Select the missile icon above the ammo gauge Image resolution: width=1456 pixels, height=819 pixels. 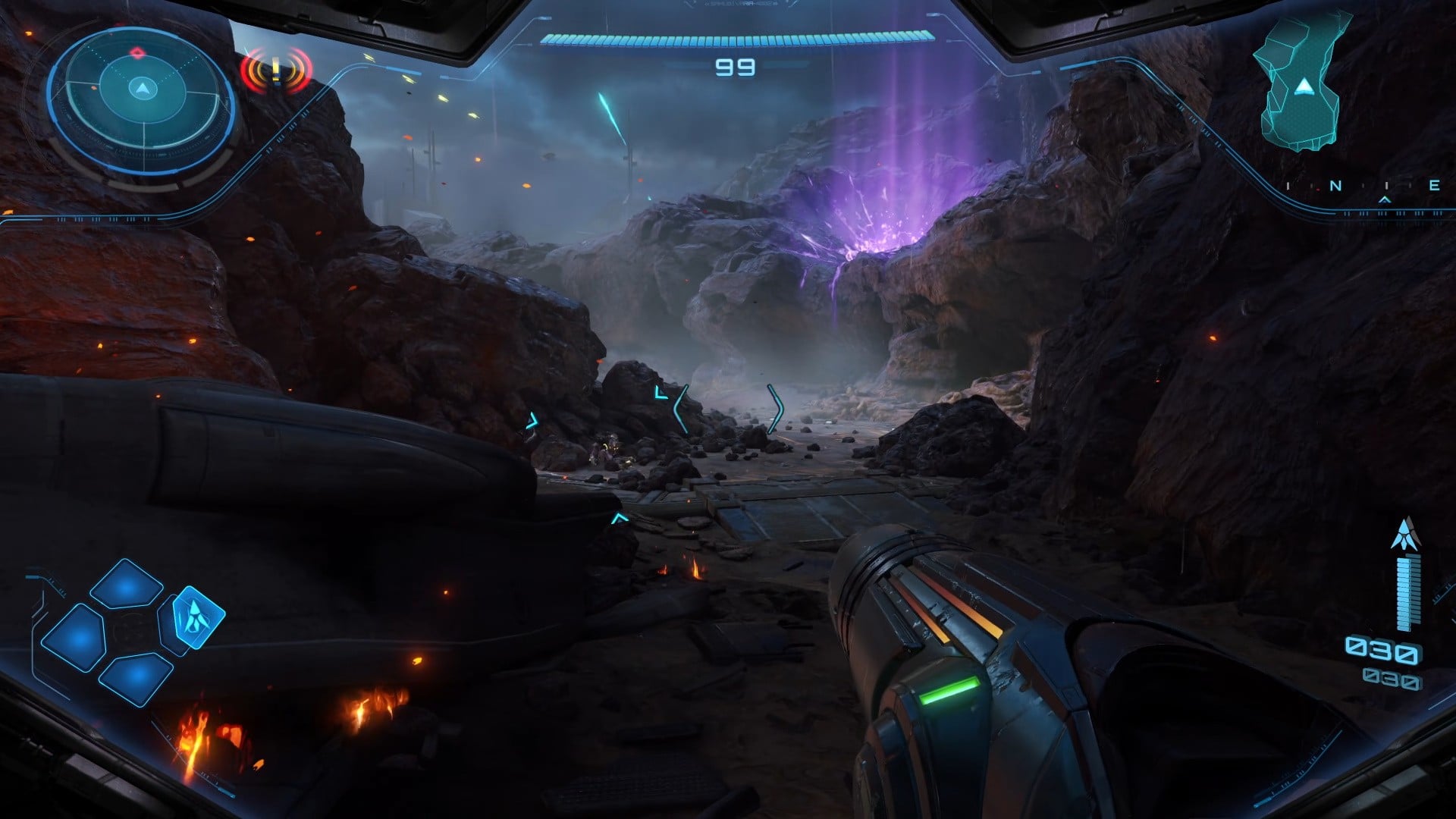[1404, 534]
